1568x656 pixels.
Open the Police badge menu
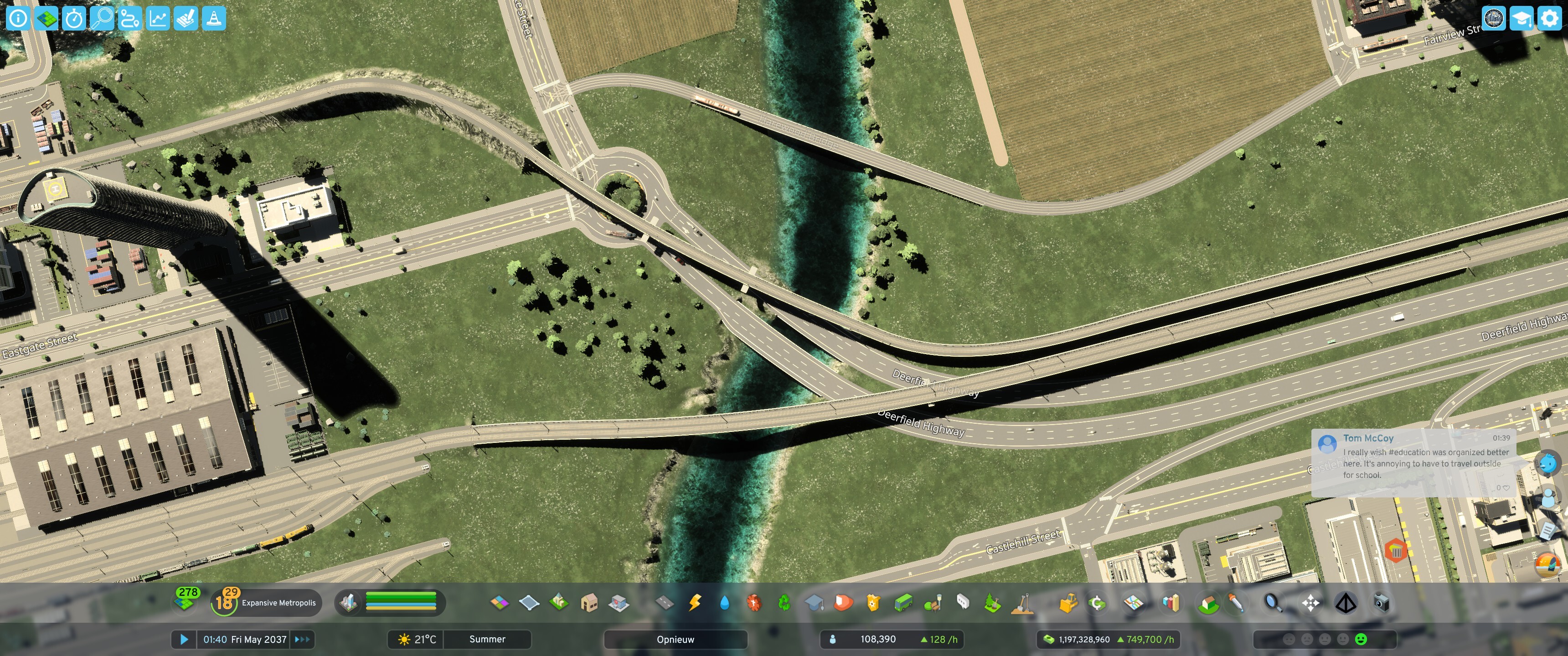(873, 603)
